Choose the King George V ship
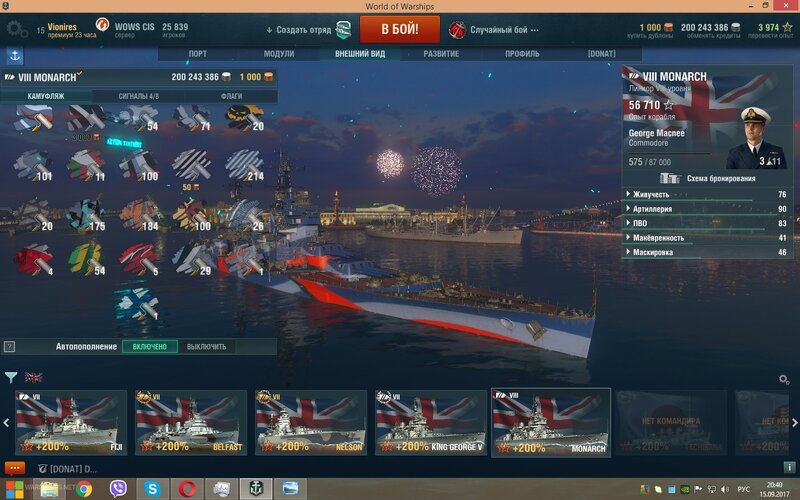This screenshot has height=500, width=800. pyautogui.click(x=431, y=423)
